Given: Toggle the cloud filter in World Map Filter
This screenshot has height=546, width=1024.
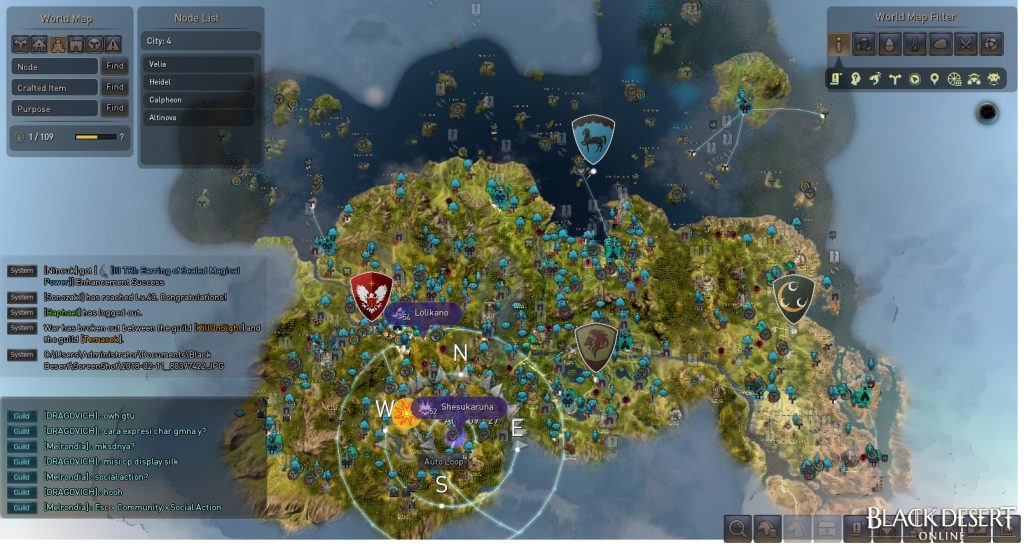Looking at the screenshot, I should pyautogui.click(x=940, y=44).
